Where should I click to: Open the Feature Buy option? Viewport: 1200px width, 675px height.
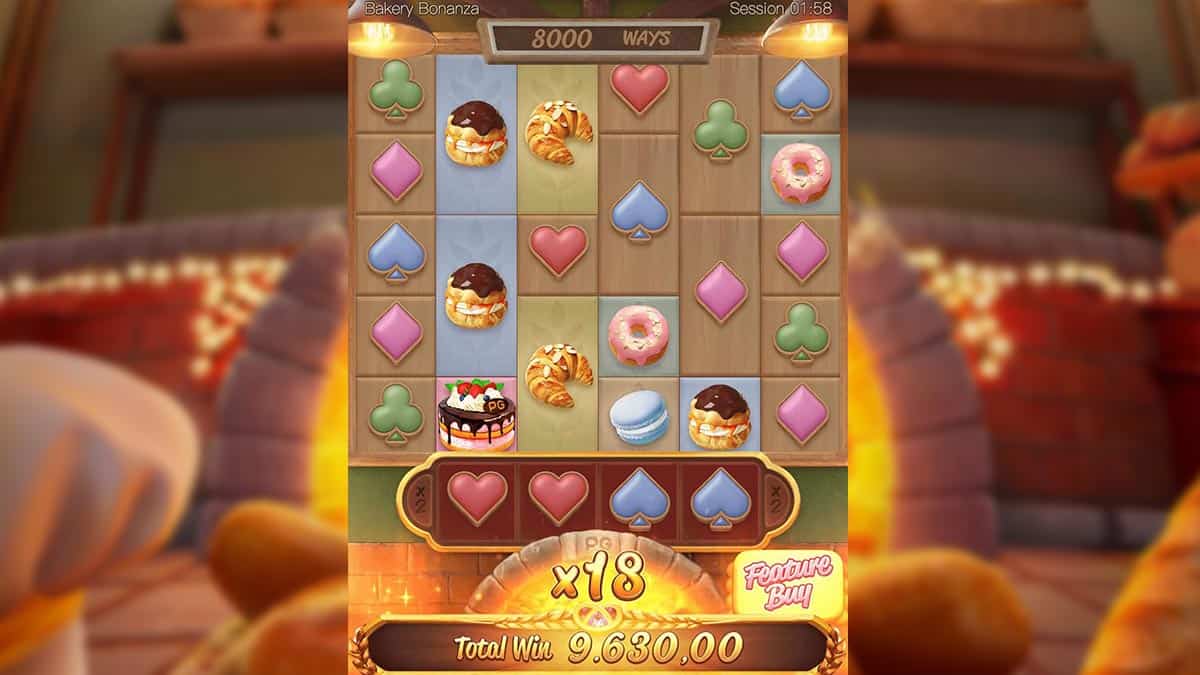[x=788, y=582]
